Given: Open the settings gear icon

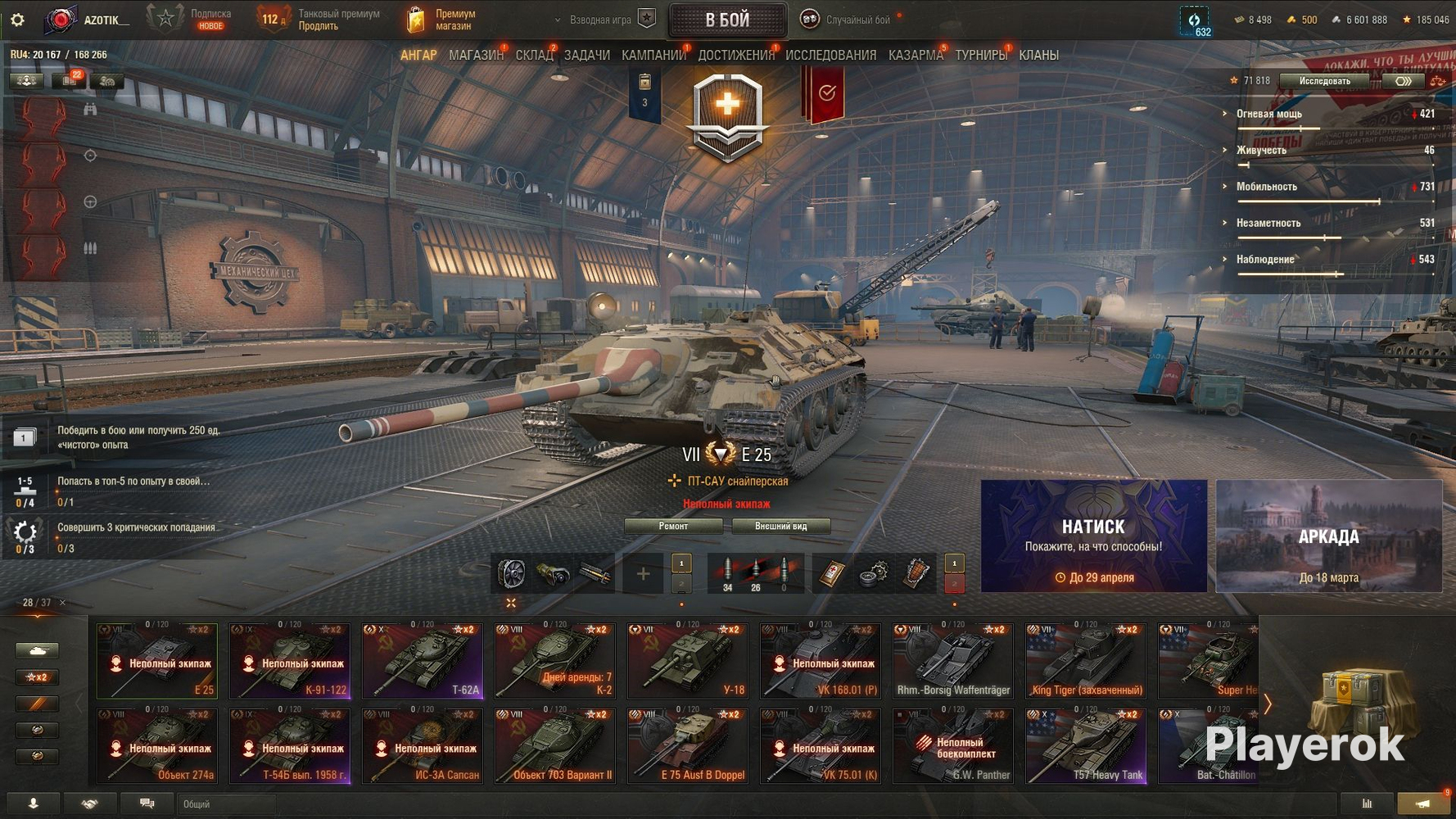Looking at the screenshot, I should 17,20.
